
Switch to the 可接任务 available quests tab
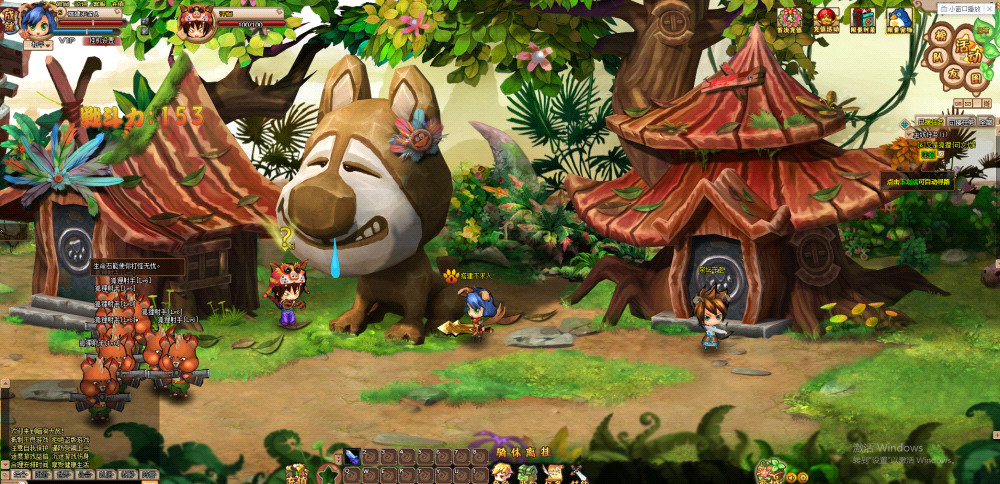tap(959, 122)
